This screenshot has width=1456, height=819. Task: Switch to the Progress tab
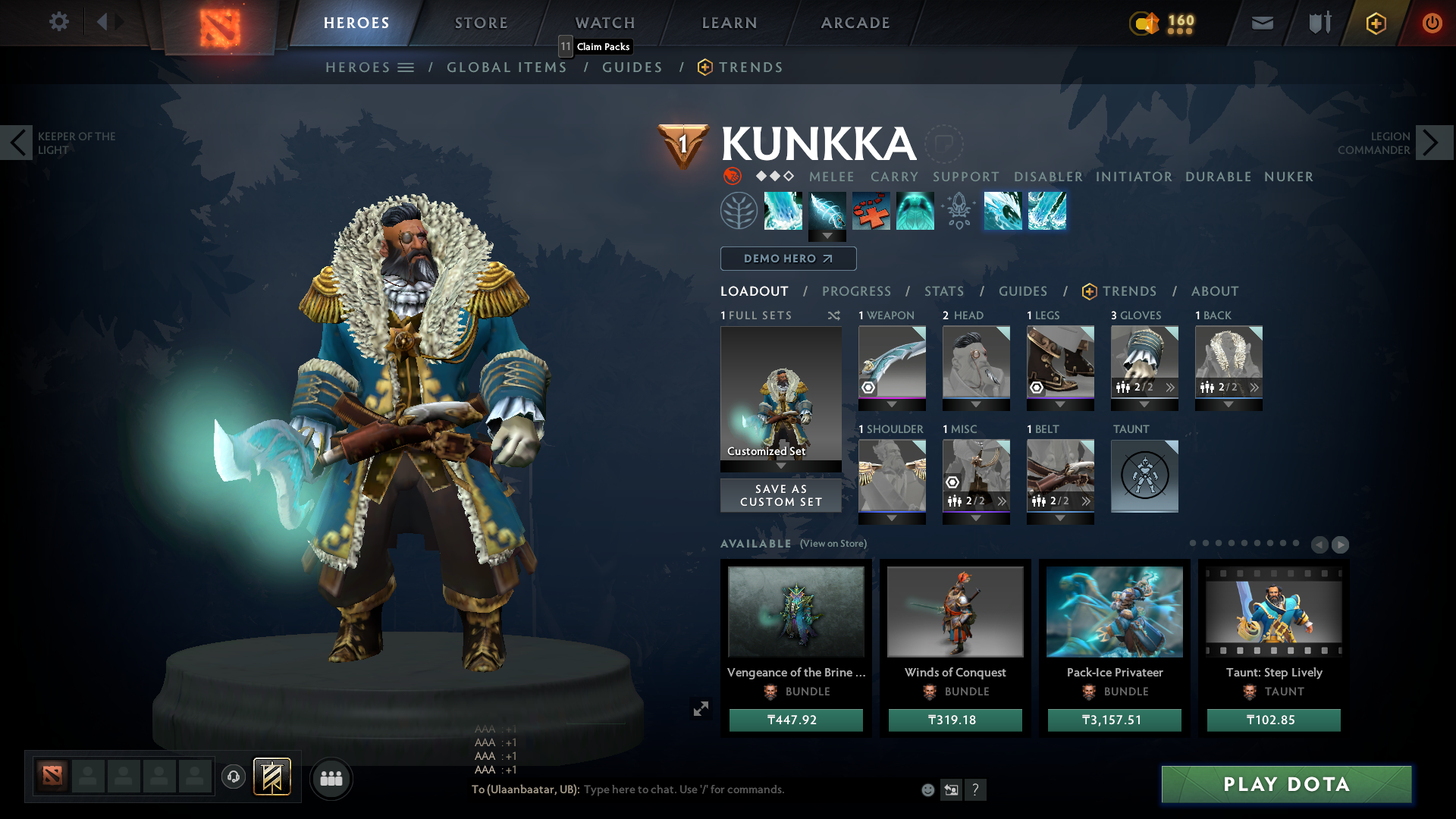pyautogui.click(x=857, y=291)
